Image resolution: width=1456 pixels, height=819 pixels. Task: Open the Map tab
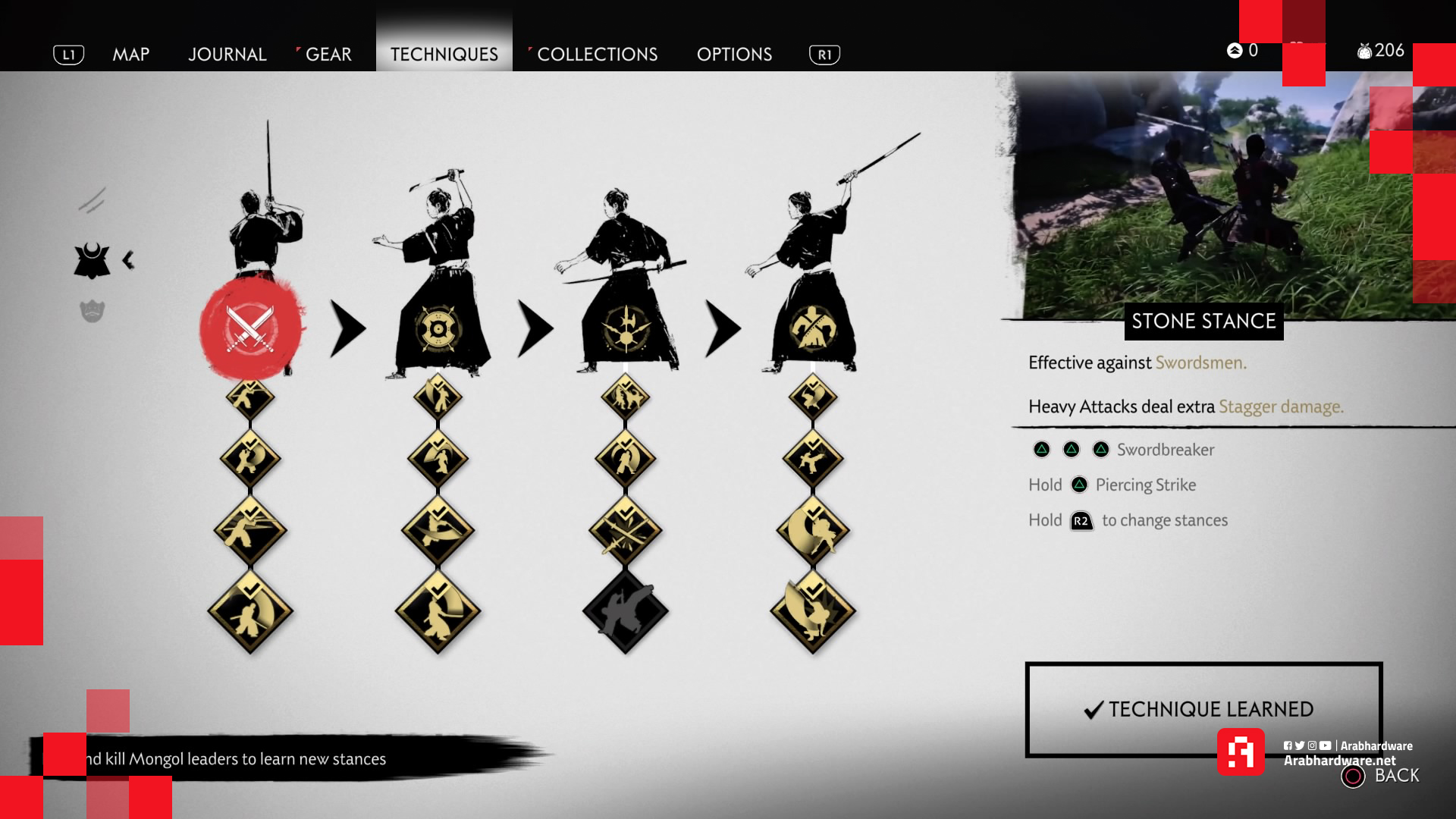[130, 55]
